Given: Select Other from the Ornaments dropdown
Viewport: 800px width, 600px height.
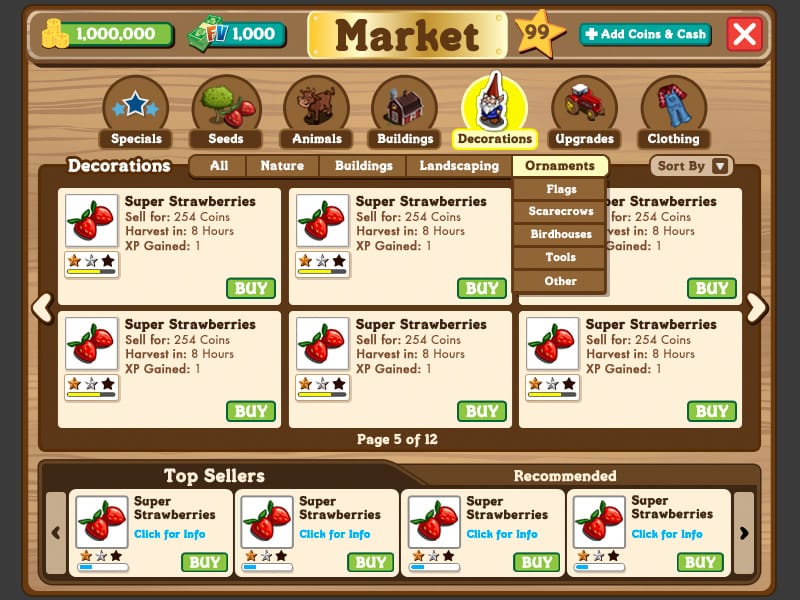Looking at the screenshot, I should point(561,281).
